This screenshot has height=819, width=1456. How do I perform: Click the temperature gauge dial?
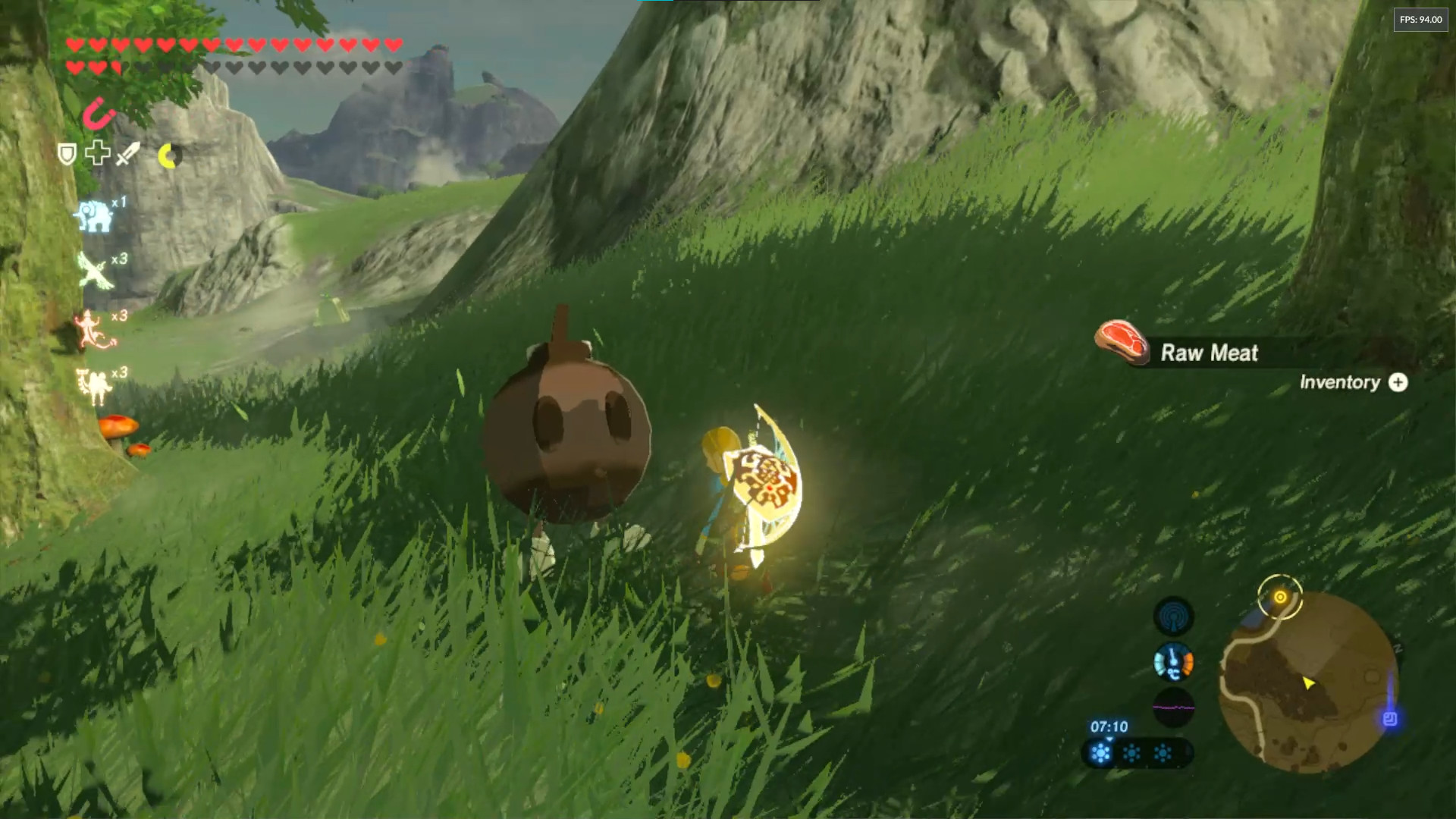[1173, 662]
